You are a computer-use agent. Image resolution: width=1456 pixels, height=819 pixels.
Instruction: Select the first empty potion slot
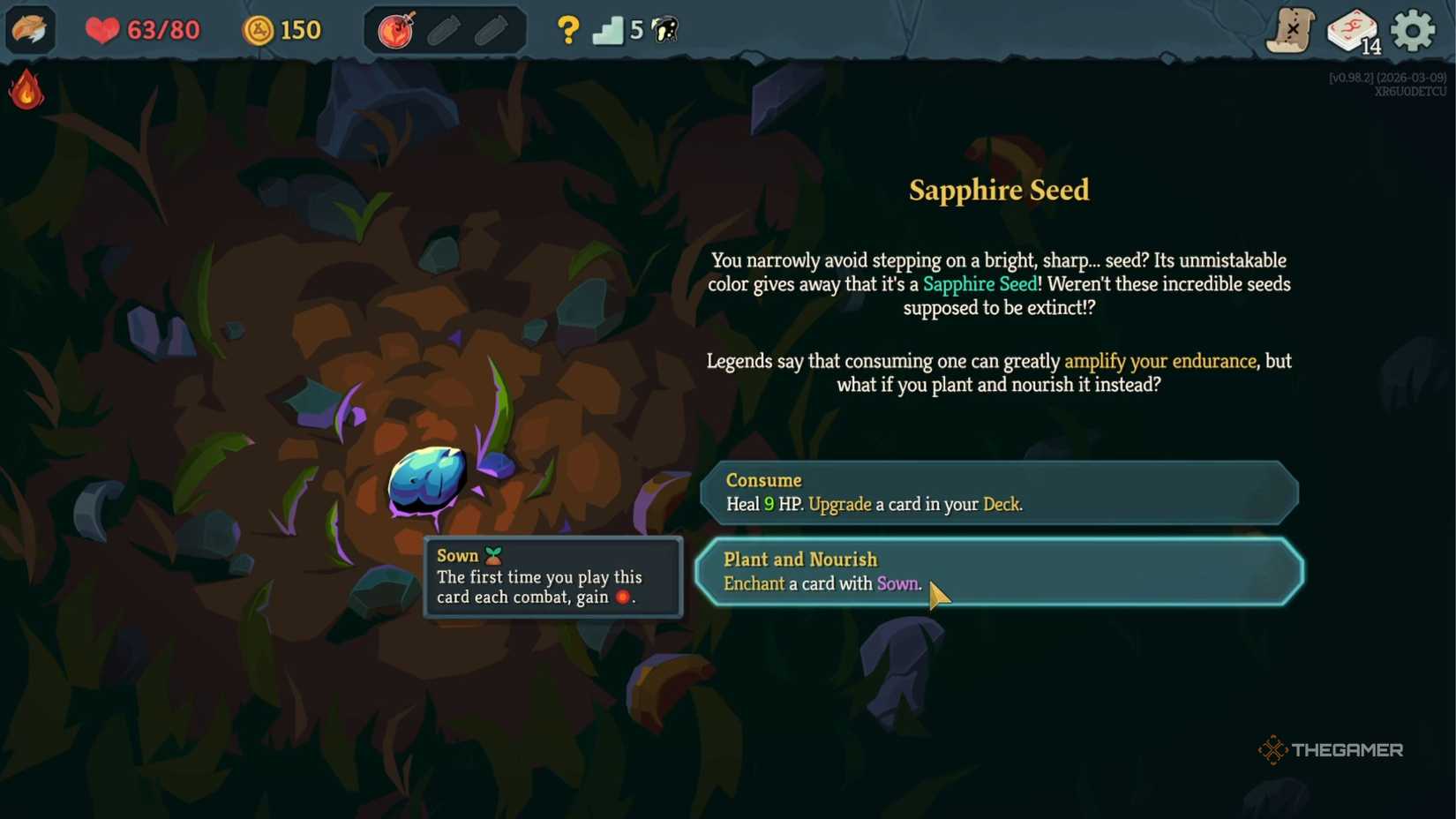pos(443,29)
